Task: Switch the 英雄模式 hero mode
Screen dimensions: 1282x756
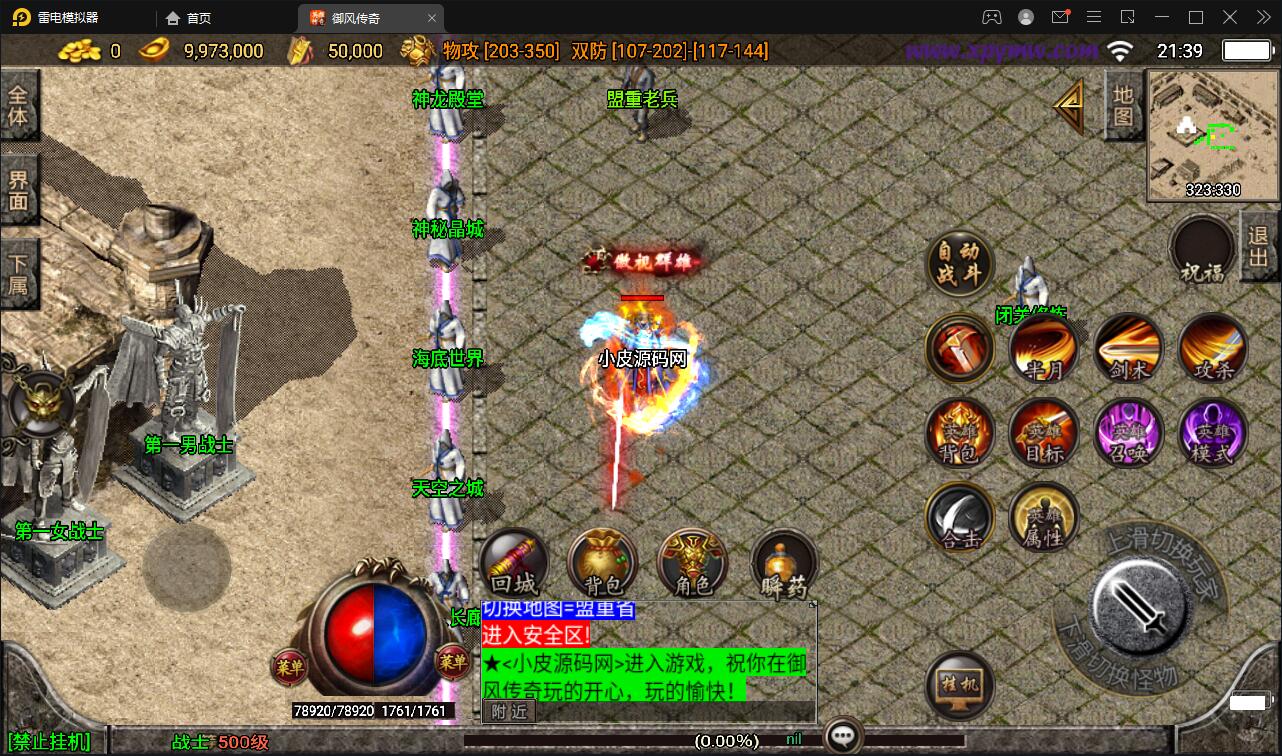Action: (1213, 433)
